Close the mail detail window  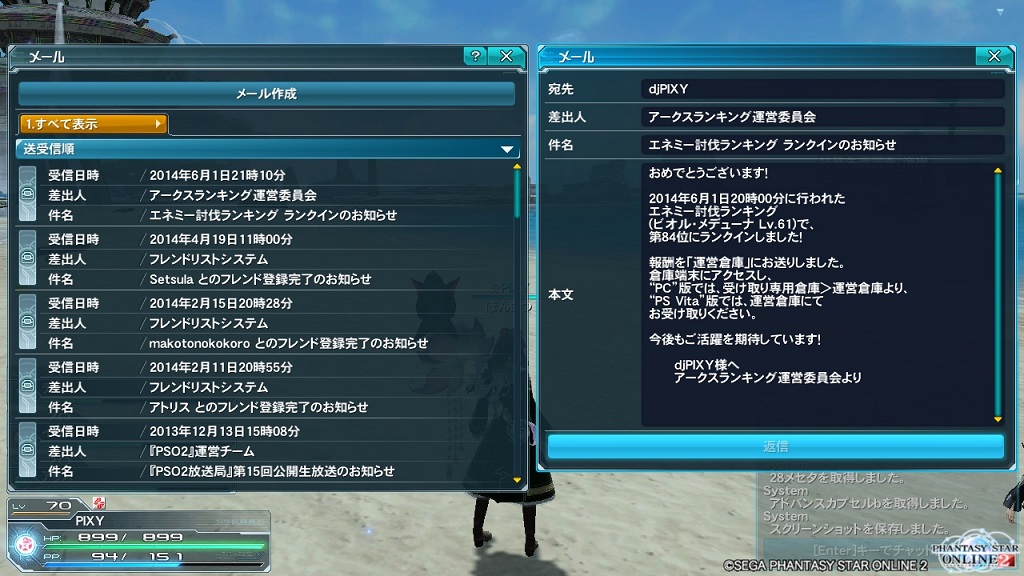(x=993, y=57)
